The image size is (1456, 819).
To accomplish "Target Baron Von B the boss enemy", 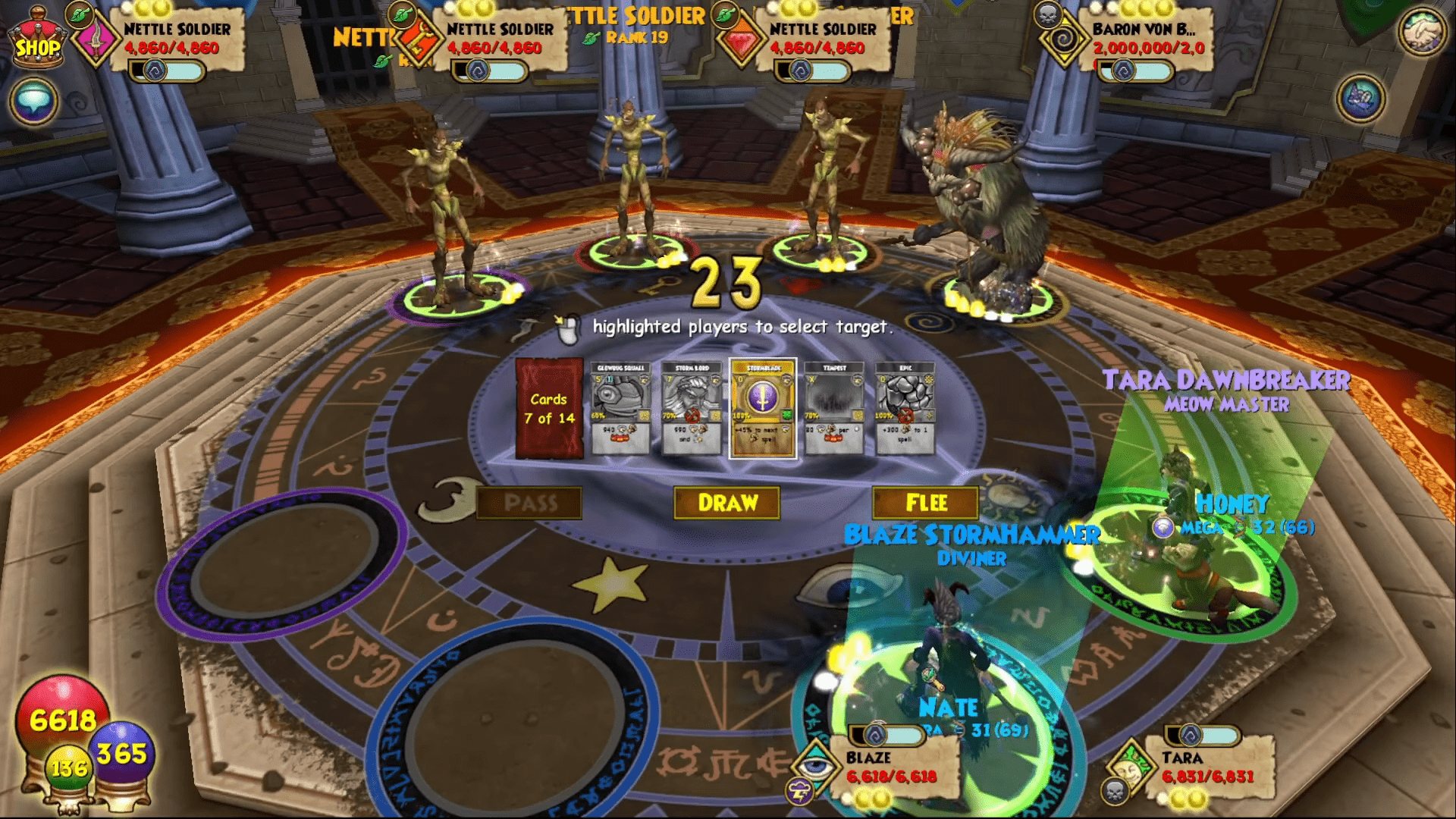I will (982, 197).
